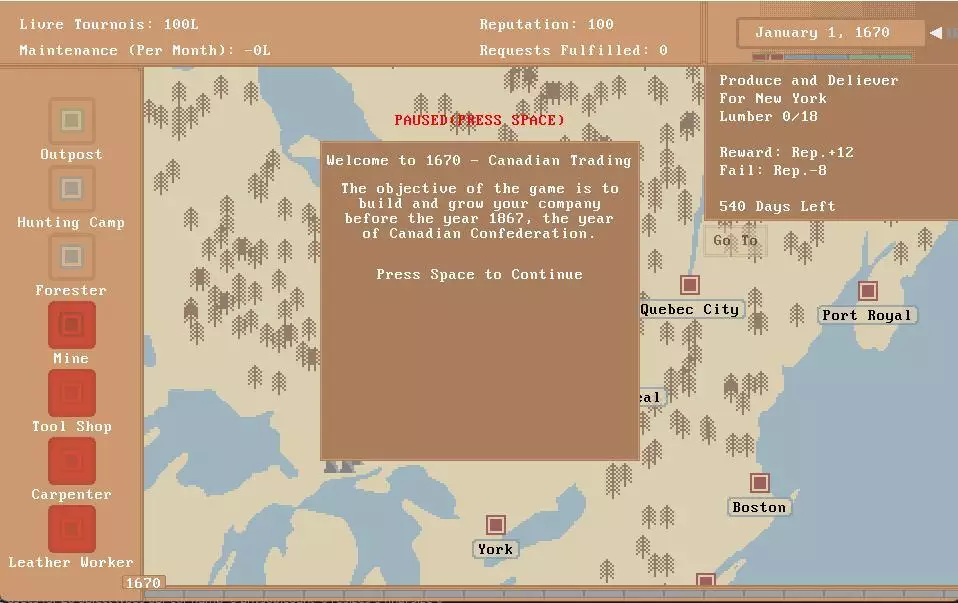This screenshot has height=603, width=958.
Task: Select the red Mine building icon
Action: [x=71, y=325]
